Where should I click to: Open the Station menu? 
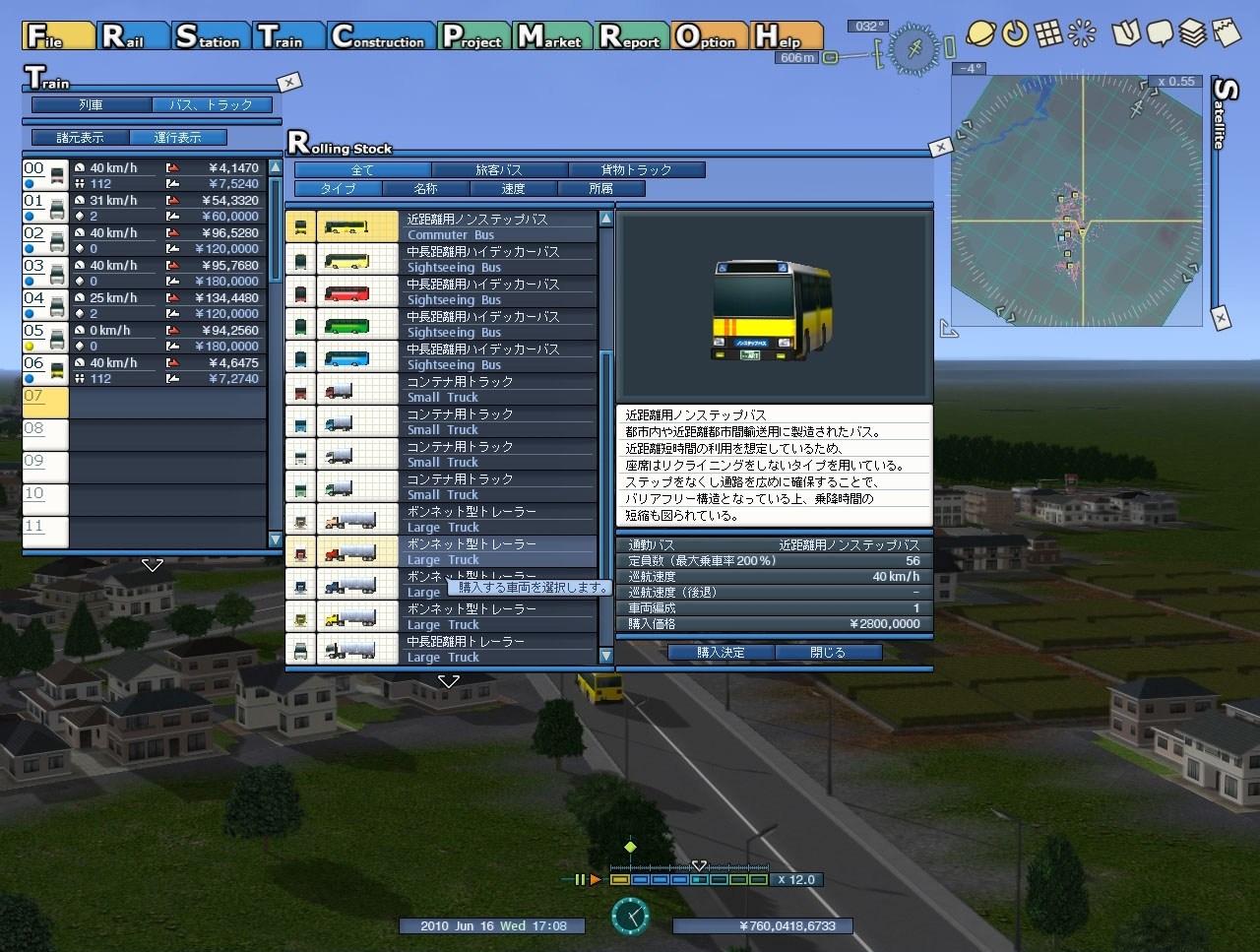click(x=209, y=36)
